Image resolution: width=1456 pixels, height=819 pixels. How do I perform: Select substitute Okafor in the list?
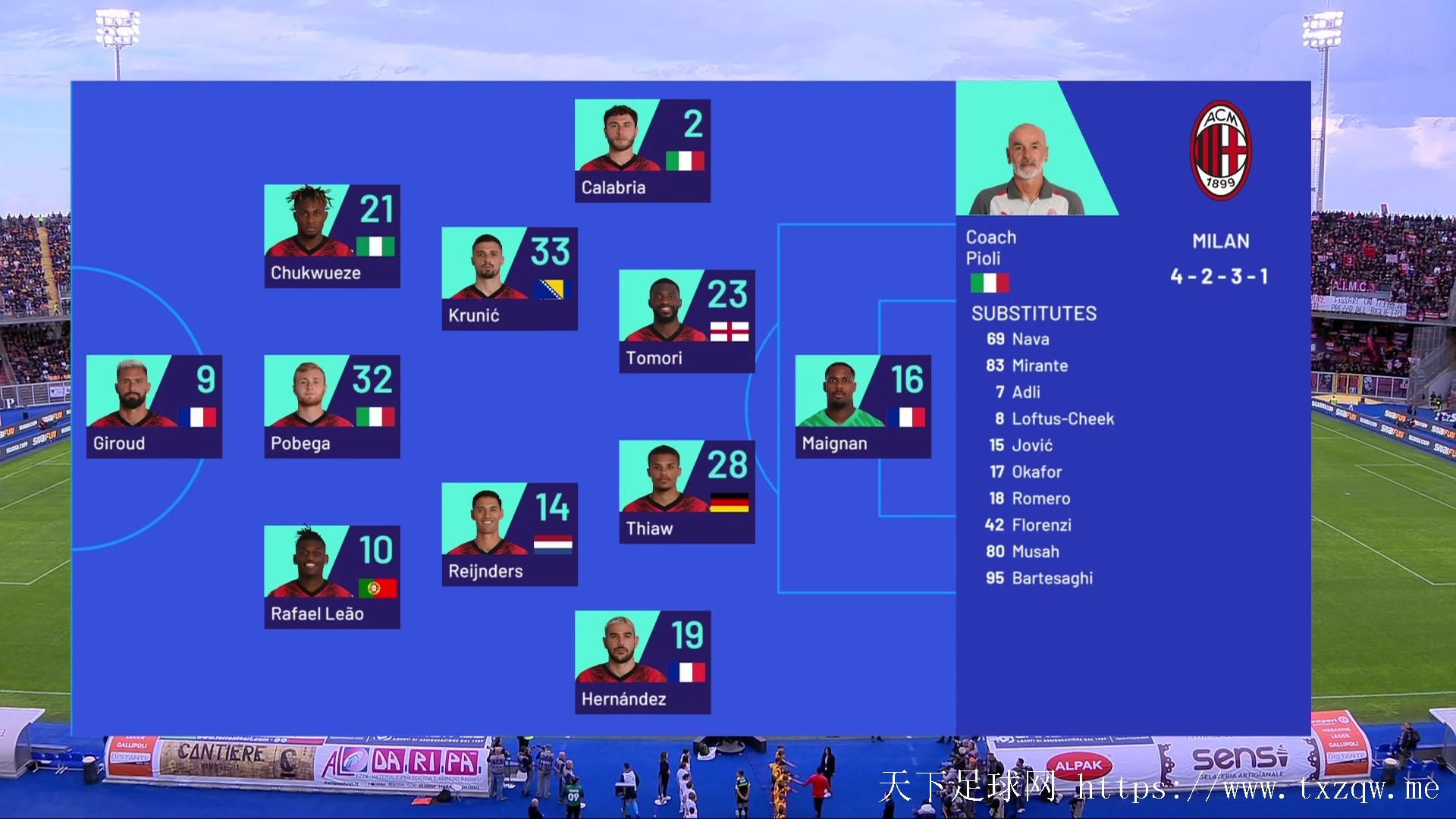pyautogui.click(x=1036, y=472)
